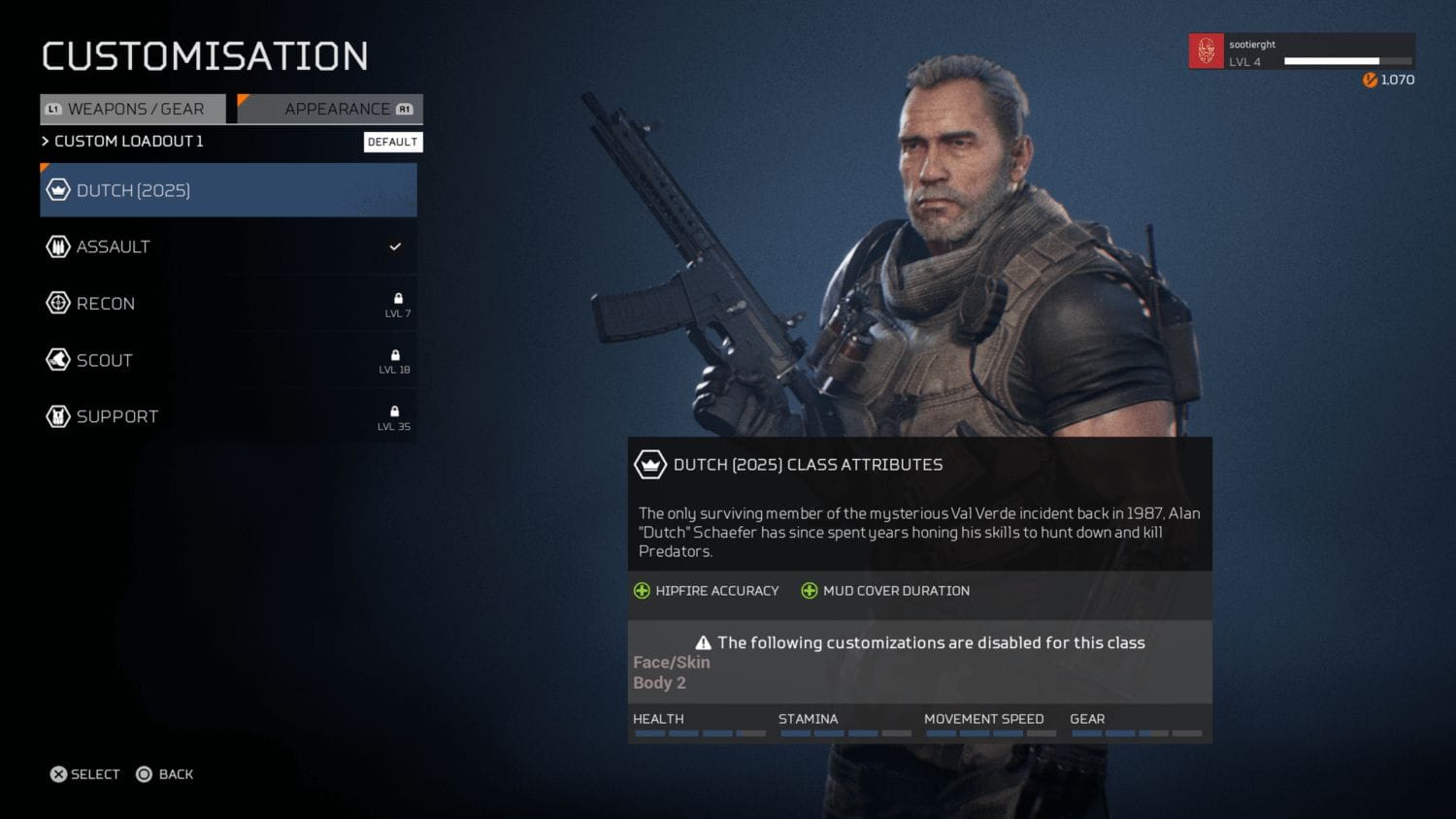Select the Dutch (2025) class
The width and height of the screenshot is (1456, 819).
point(228,190)
